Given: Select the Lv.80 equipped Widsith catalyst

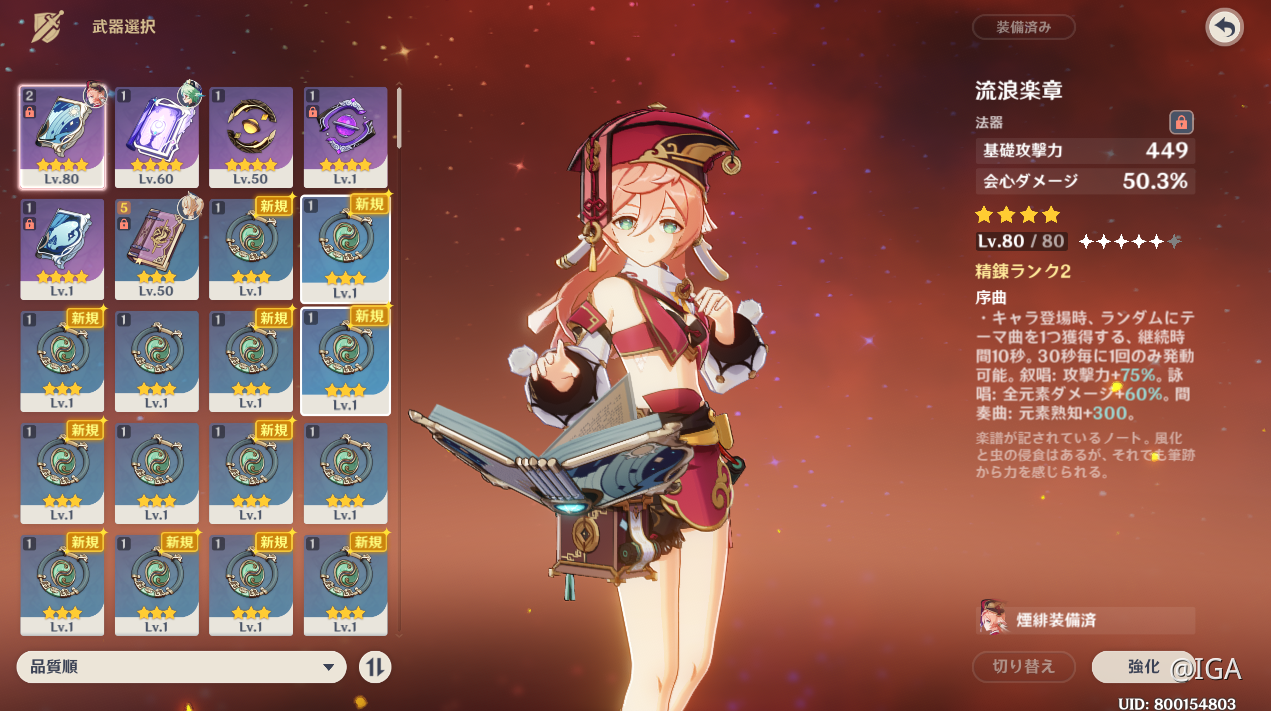Looking at the screenshot, I should [62, 136].
